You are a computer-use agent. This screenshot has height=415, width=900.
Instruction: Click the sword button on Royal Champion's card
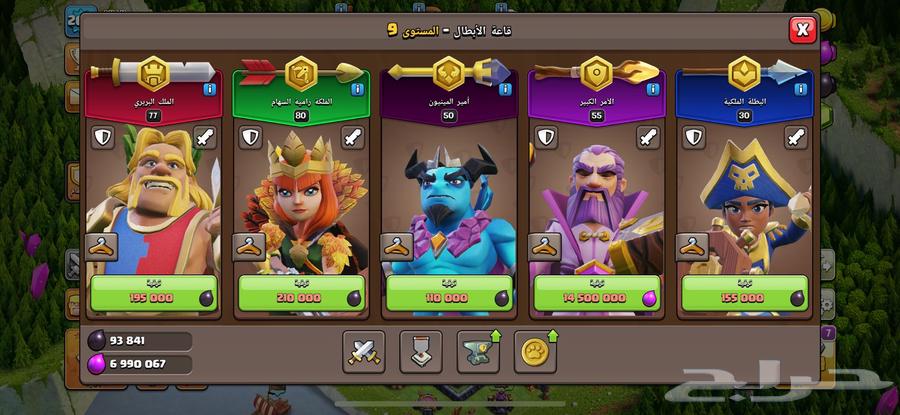point(797,137)
